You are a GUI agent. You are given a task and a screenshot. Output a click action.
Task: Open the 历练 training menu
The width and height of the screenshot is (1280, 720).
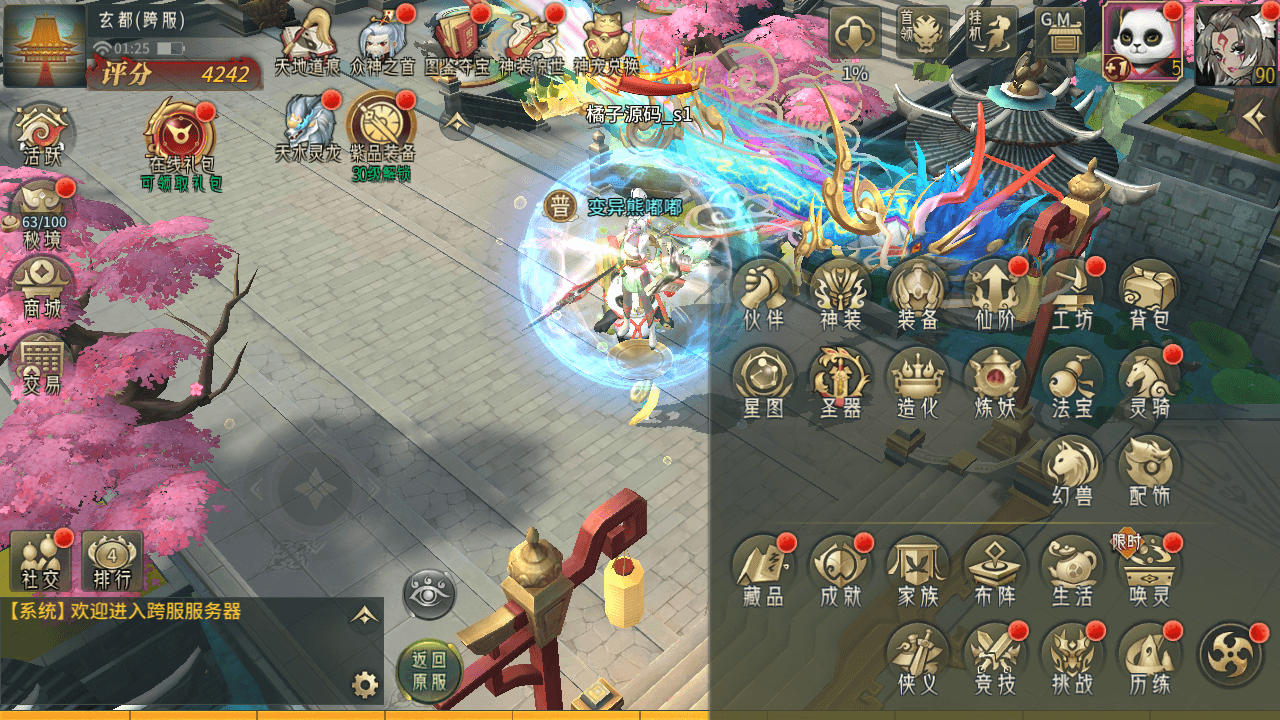(x=1149, y=655)
